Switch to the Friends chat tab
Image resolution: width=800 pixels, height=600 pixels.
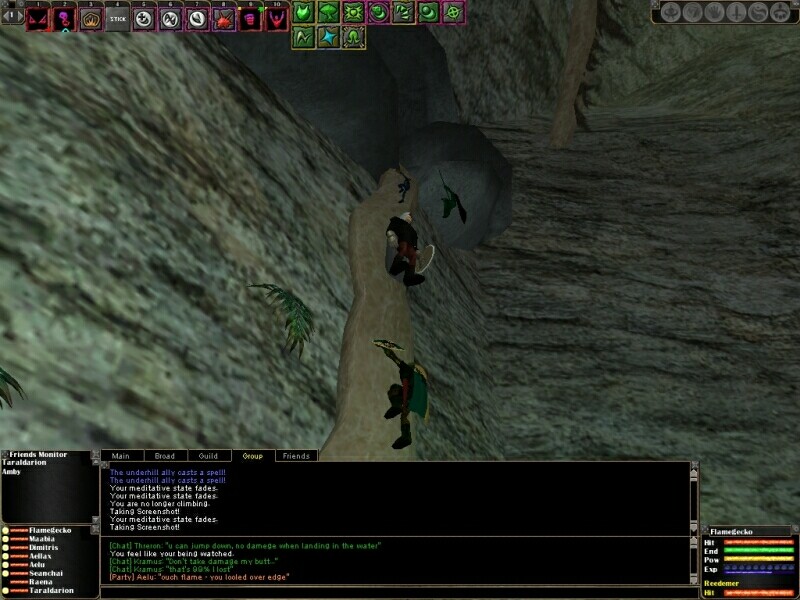[x=296, y=456]
